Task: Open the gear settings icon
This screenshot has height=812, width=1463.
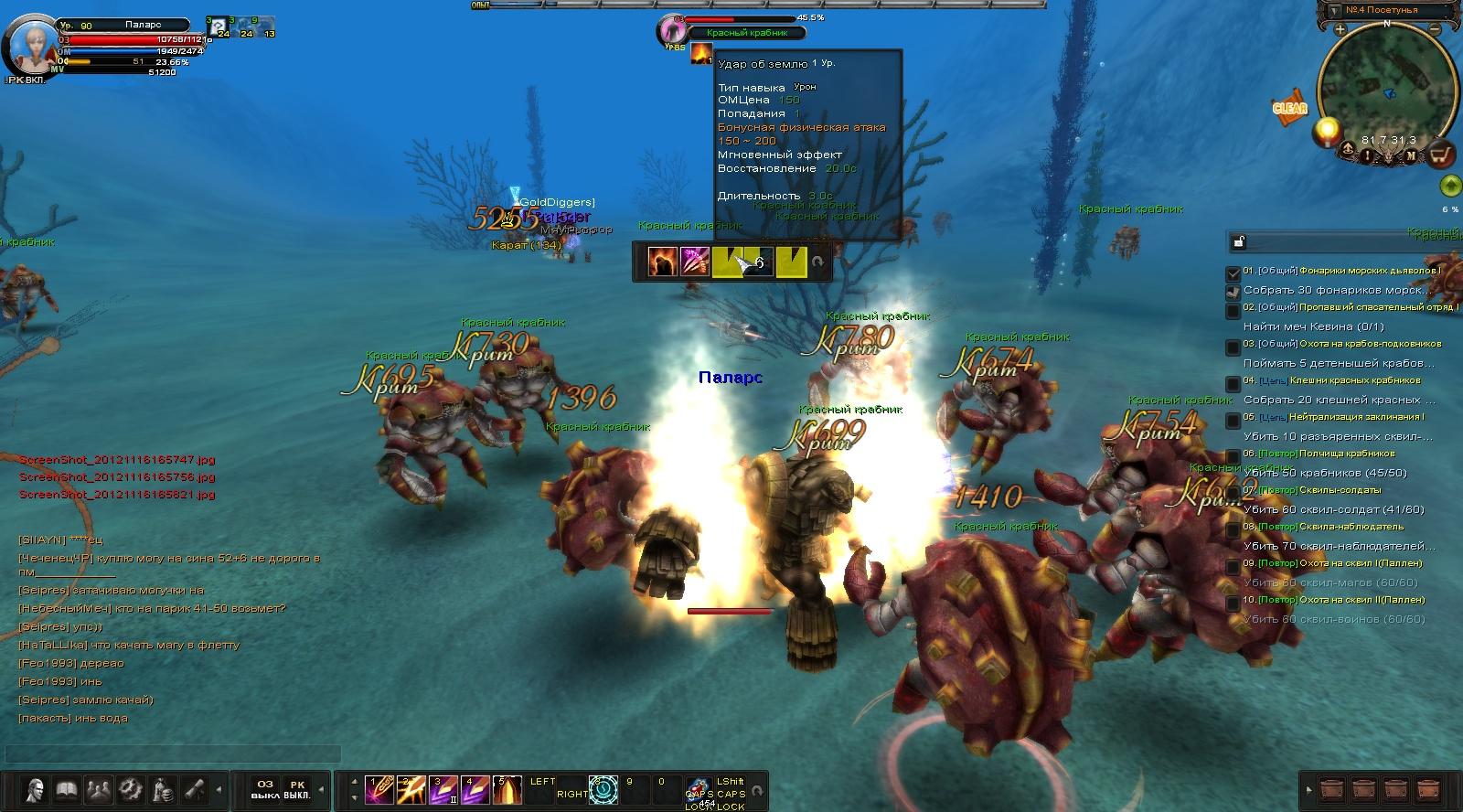Action: click(130, 788)
